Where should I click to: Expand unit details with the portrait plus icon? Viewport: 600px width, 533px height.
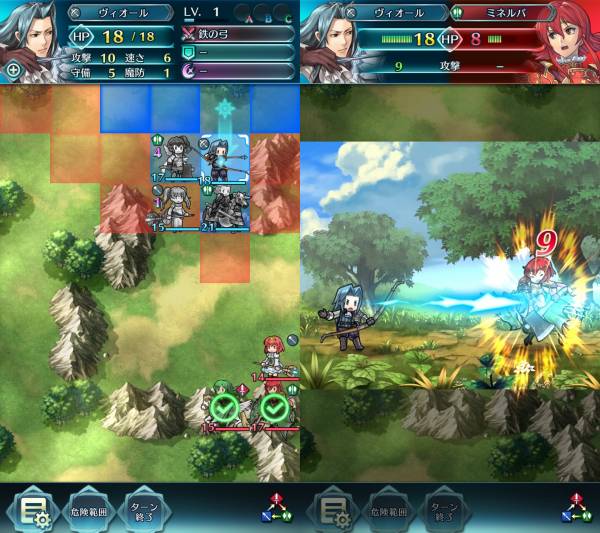(14, 70)
